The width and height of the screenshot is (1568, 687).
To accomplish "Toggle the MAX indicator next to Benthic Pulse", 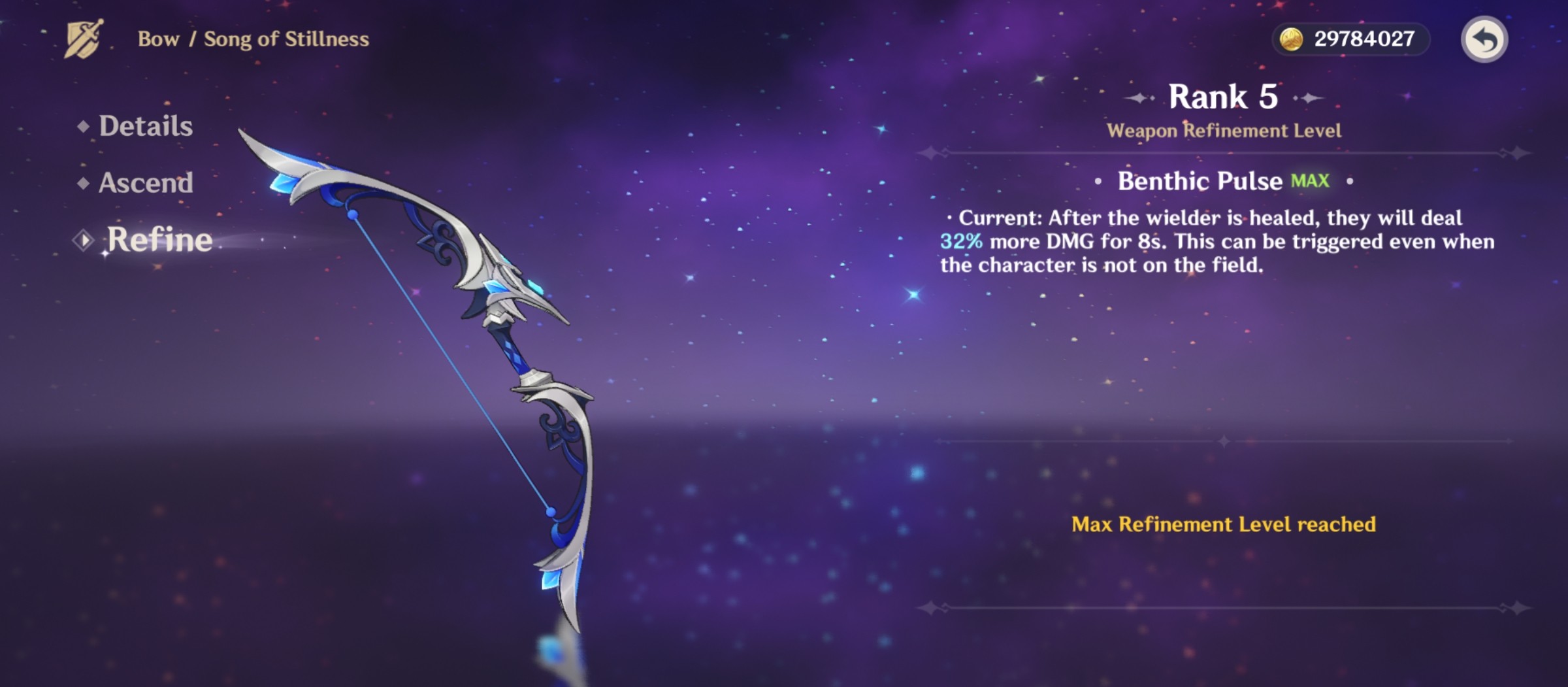I will pyautogui.click(x=1311, y=182).
